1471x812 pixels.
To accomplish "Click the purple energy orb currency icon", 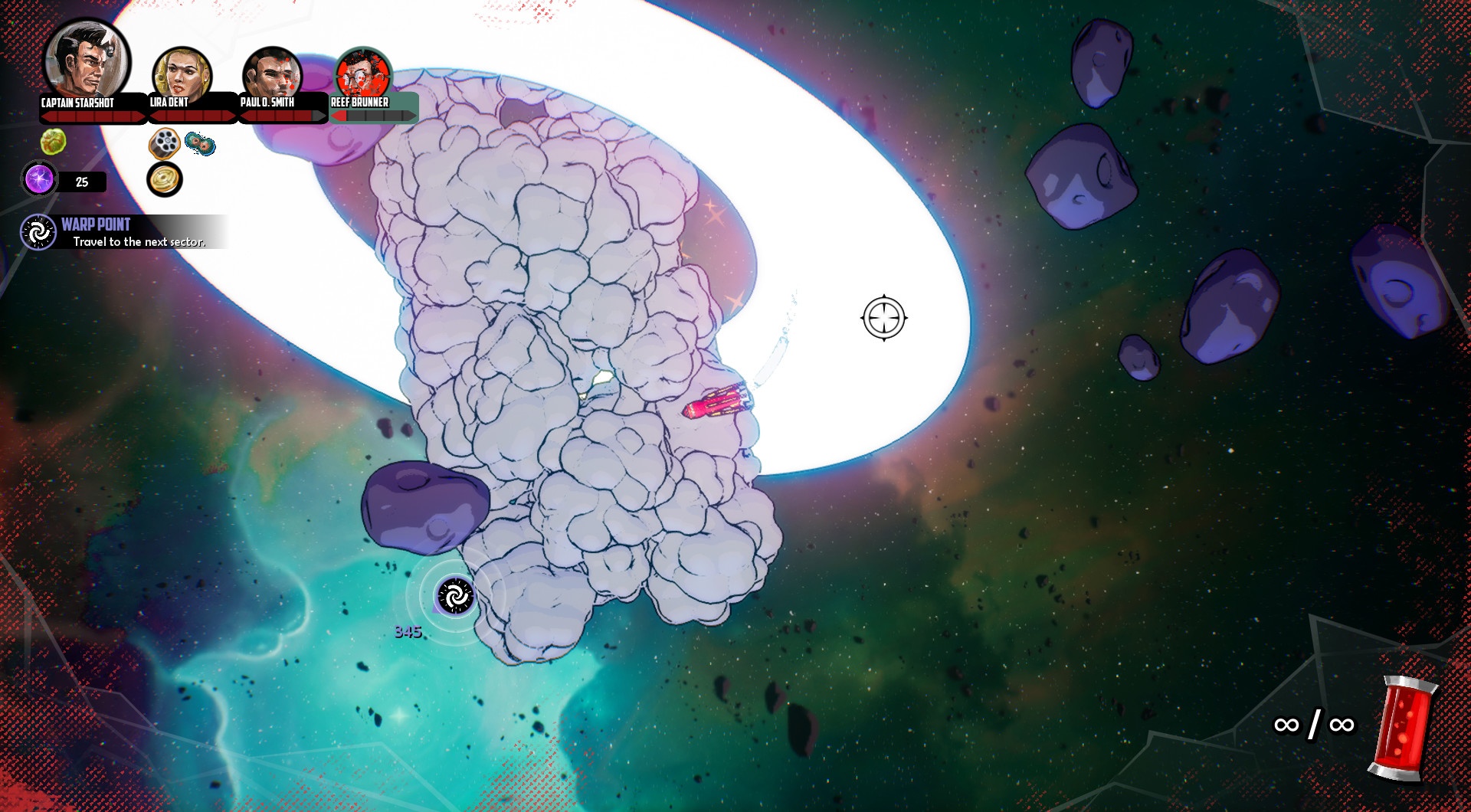I will click(39, 180).
